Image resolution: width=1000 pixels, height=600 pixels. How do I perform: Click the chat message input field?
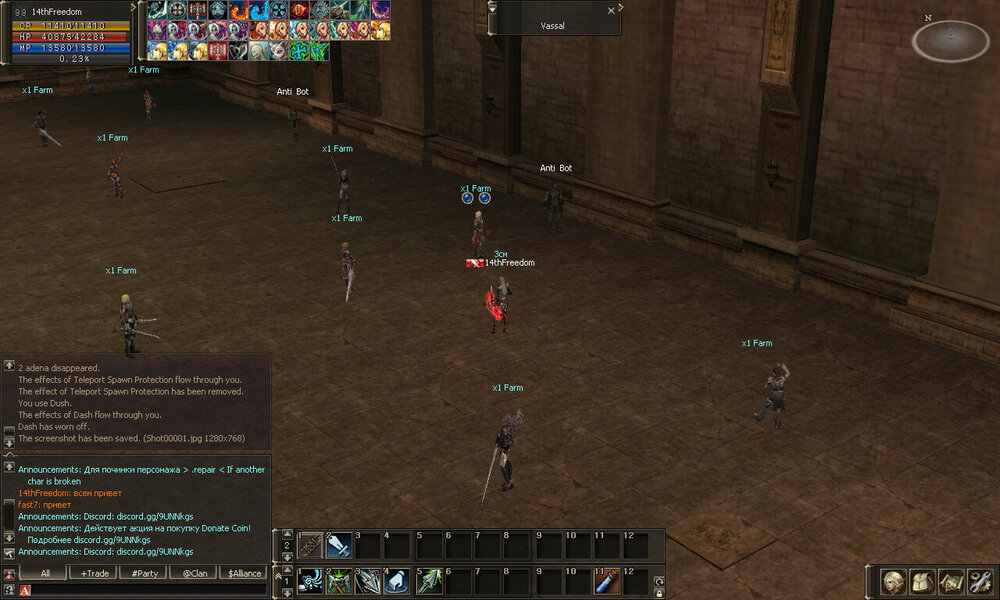pyautogui.click(x=150, y=591)
